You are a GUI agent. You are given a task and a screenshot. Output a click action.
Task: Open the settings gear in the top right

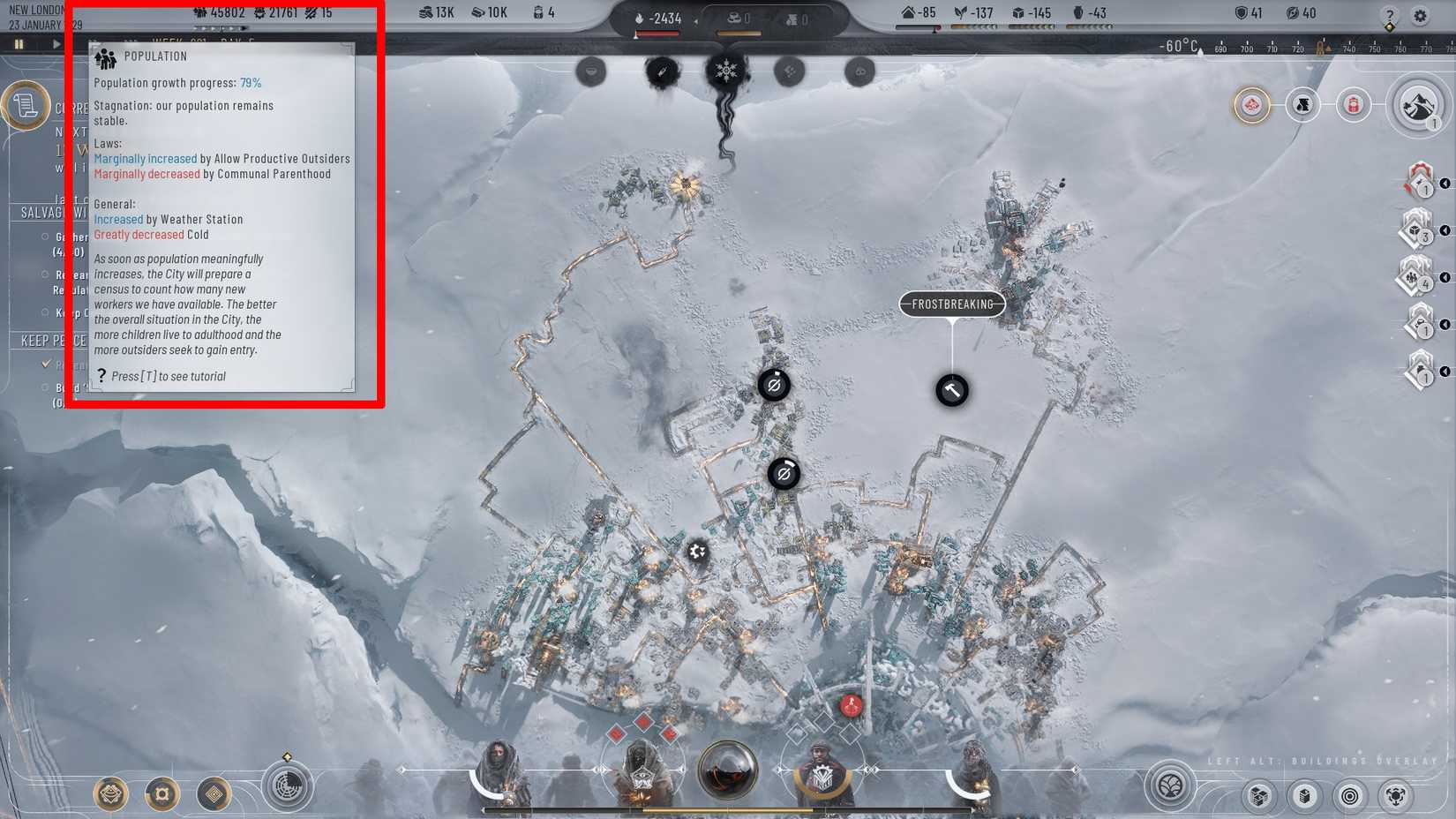1421,16
